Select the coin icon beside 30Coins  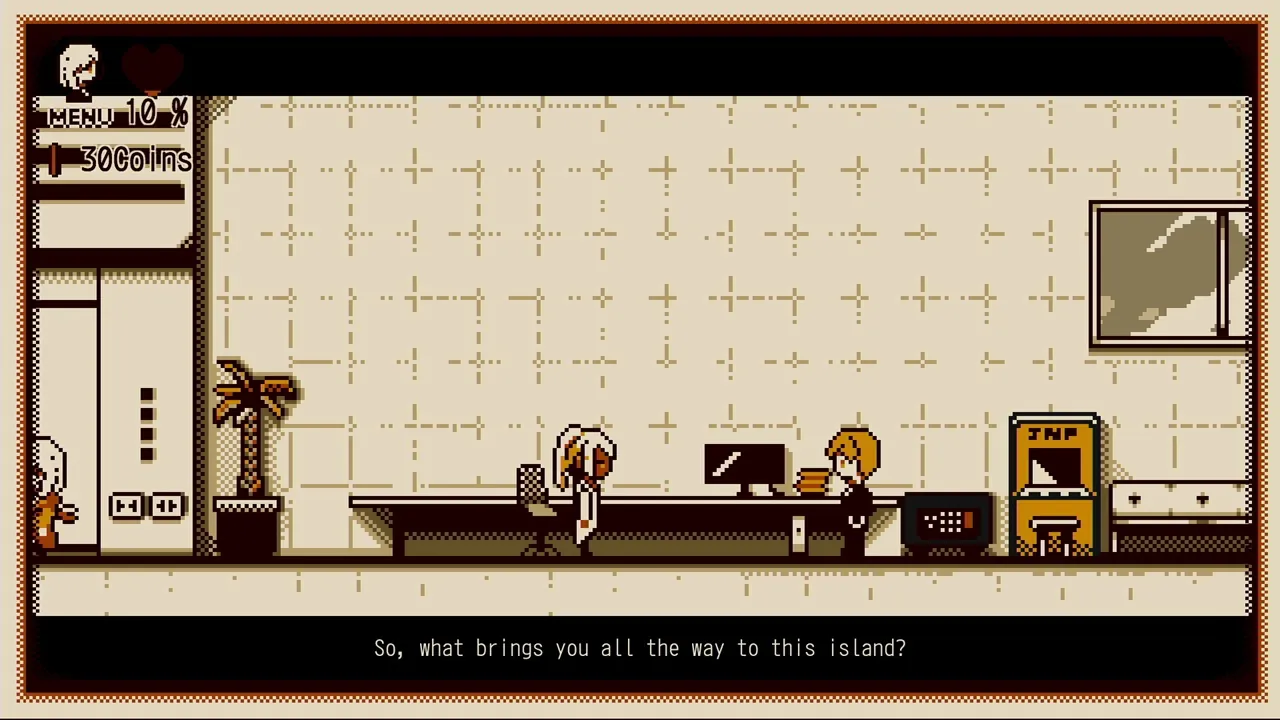(x=55, y=160)
